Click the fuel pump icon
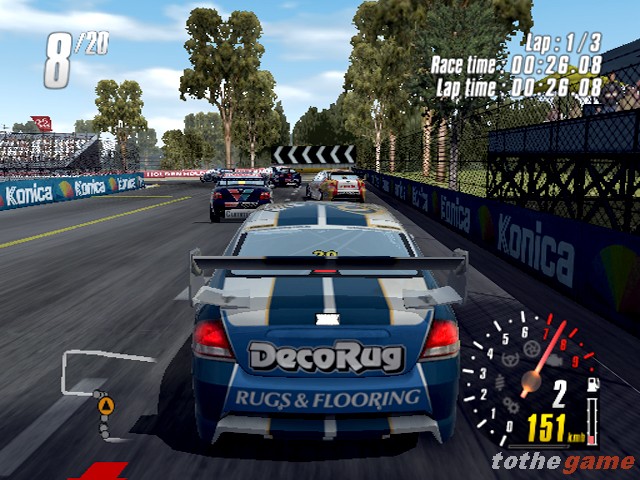This screenshot has height=480, width=640. coord(591,384)
